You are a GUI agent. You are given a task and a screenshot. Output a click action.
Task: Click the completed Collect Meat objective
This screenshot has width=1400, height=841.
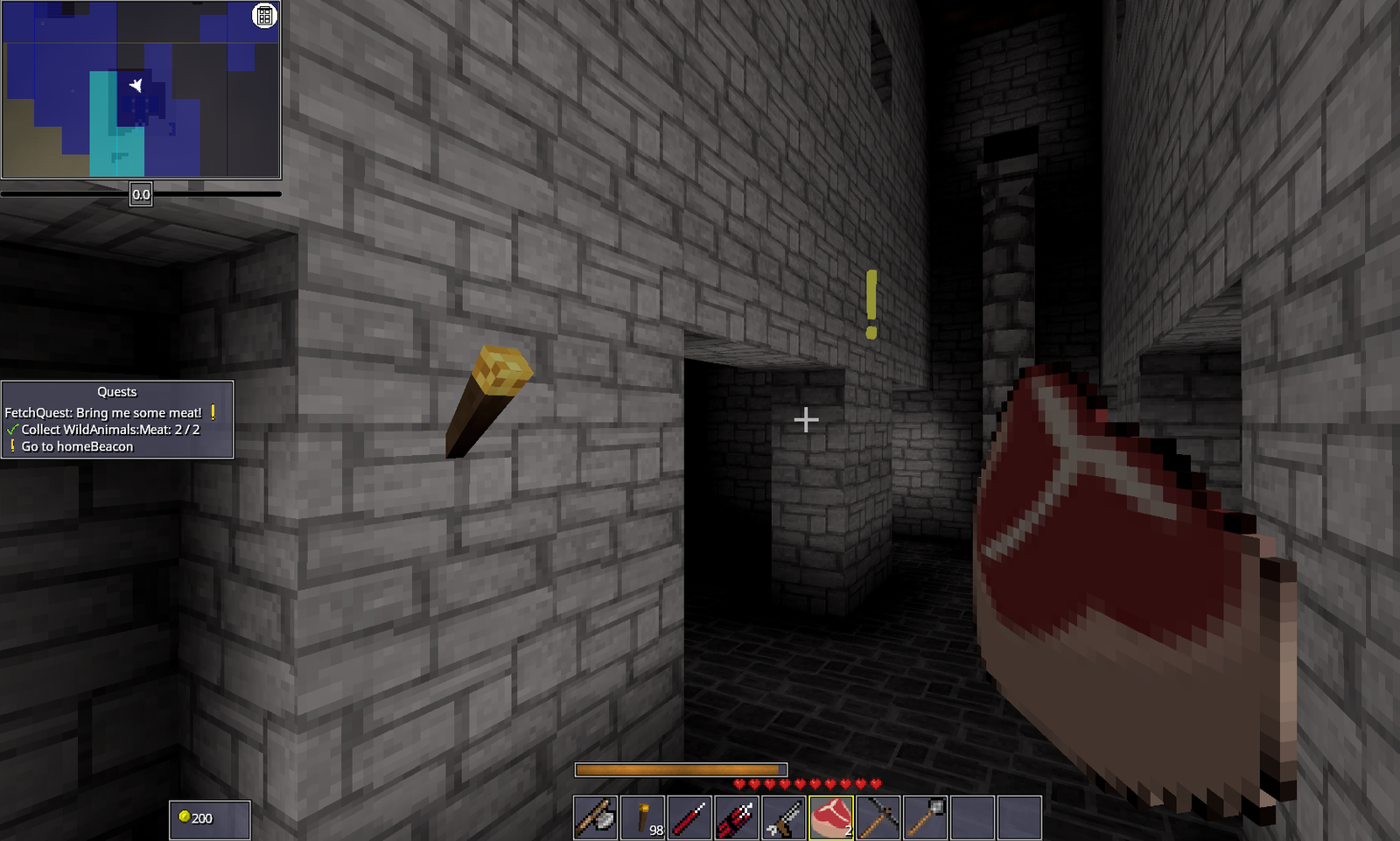point(110,430)
